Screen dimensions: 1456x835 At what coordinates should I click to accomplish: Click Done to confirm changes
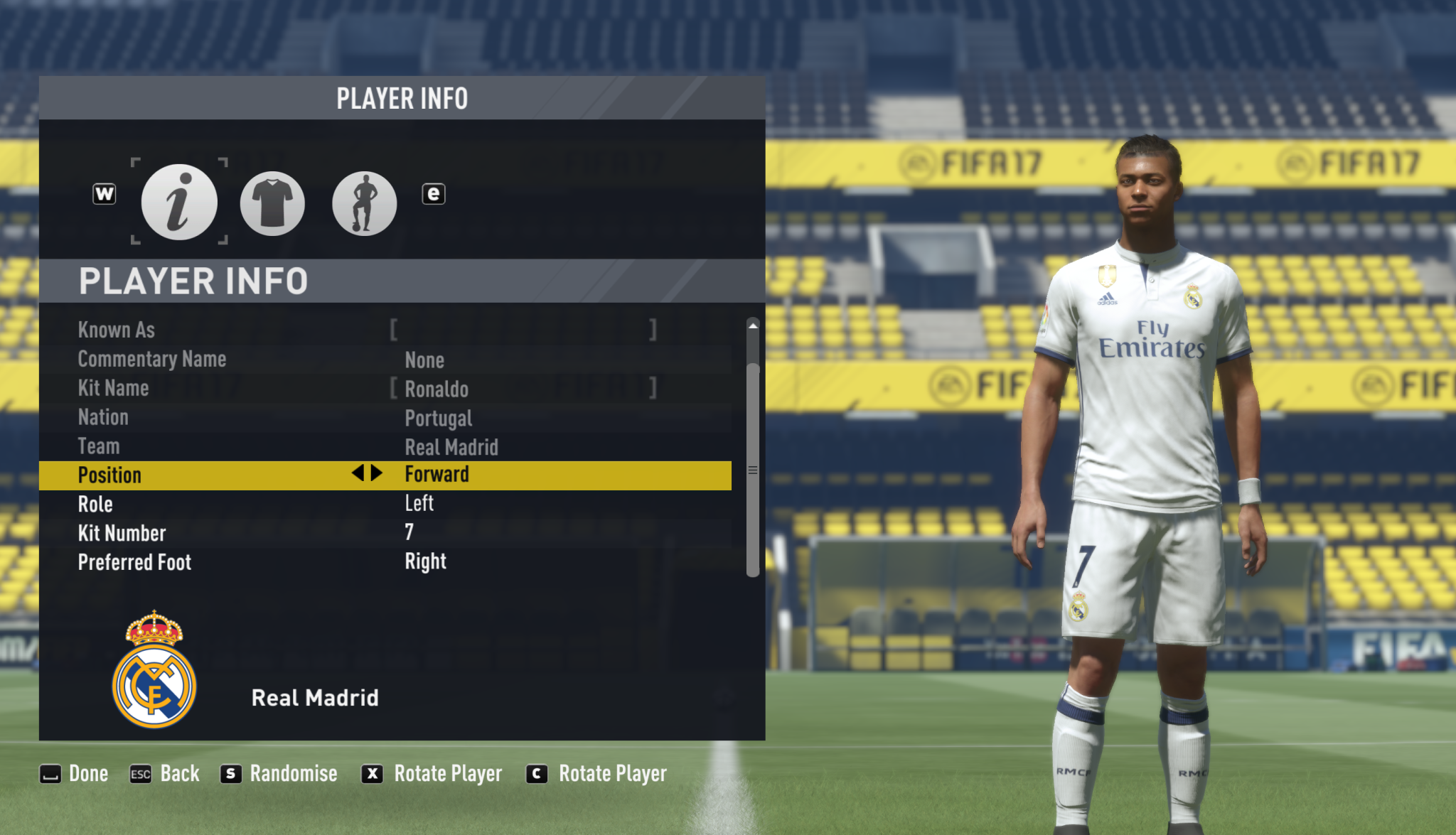[x=74, y=774]
